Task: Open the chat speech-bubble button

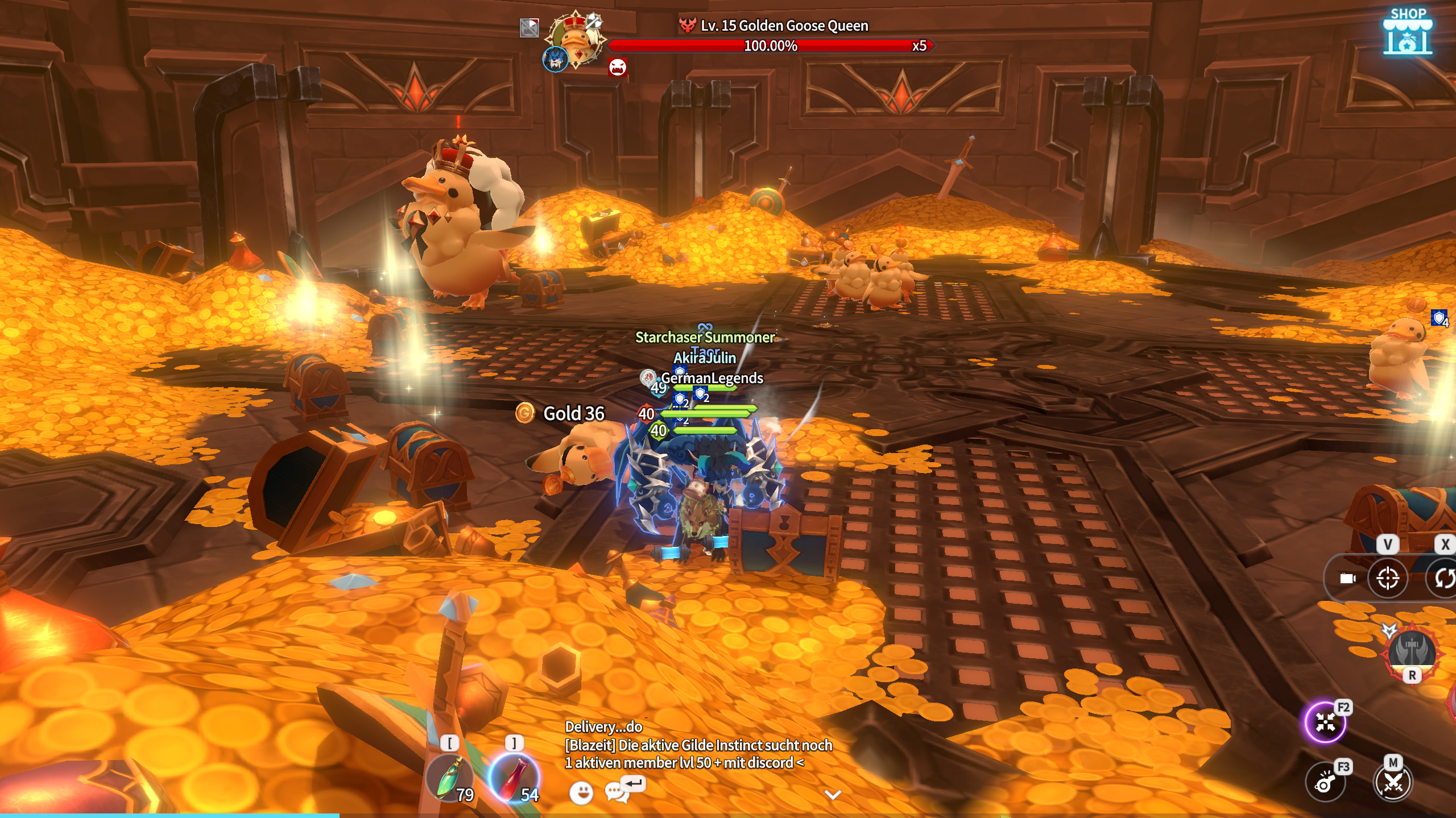Action: (616, 791)
